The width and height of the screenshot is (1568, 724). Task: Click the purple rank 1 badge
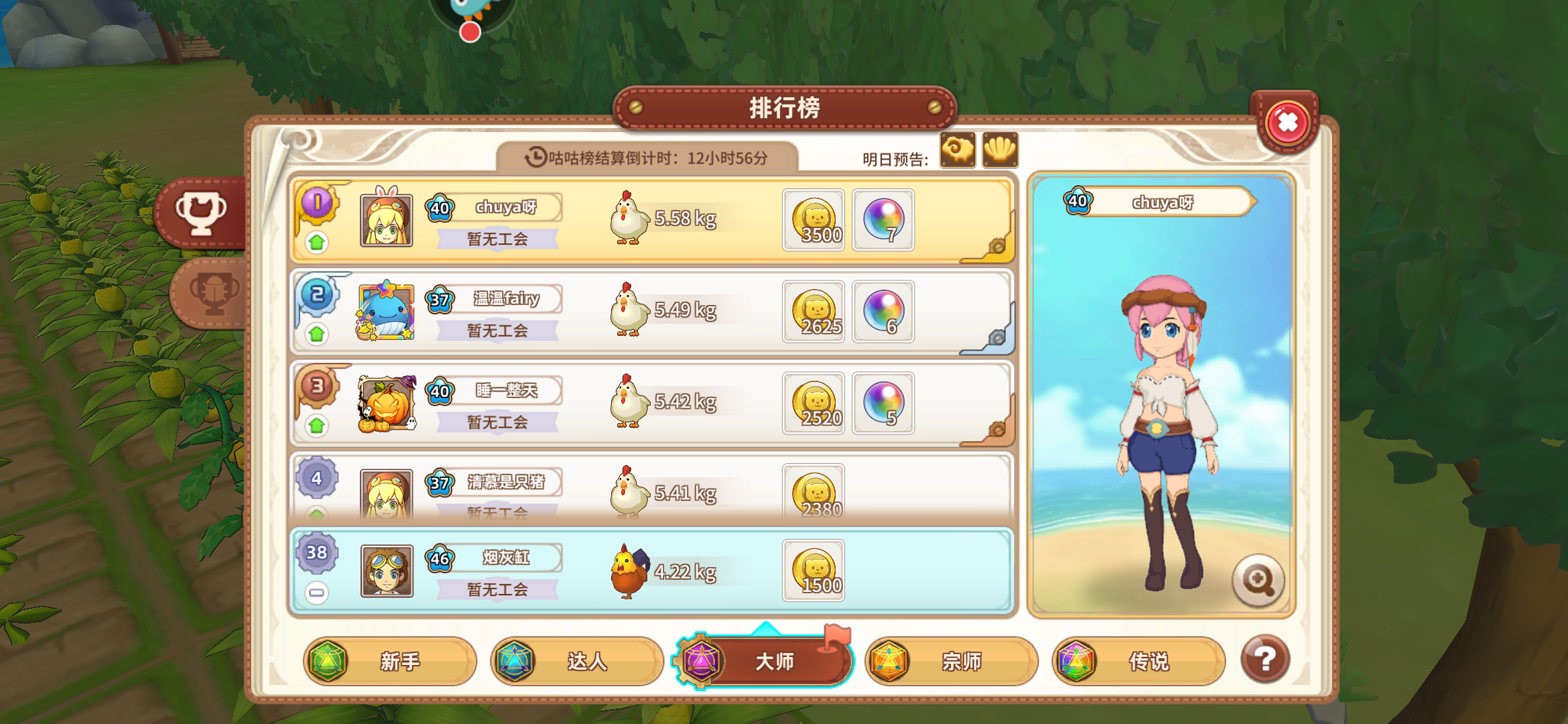click(x=316, y=201)
